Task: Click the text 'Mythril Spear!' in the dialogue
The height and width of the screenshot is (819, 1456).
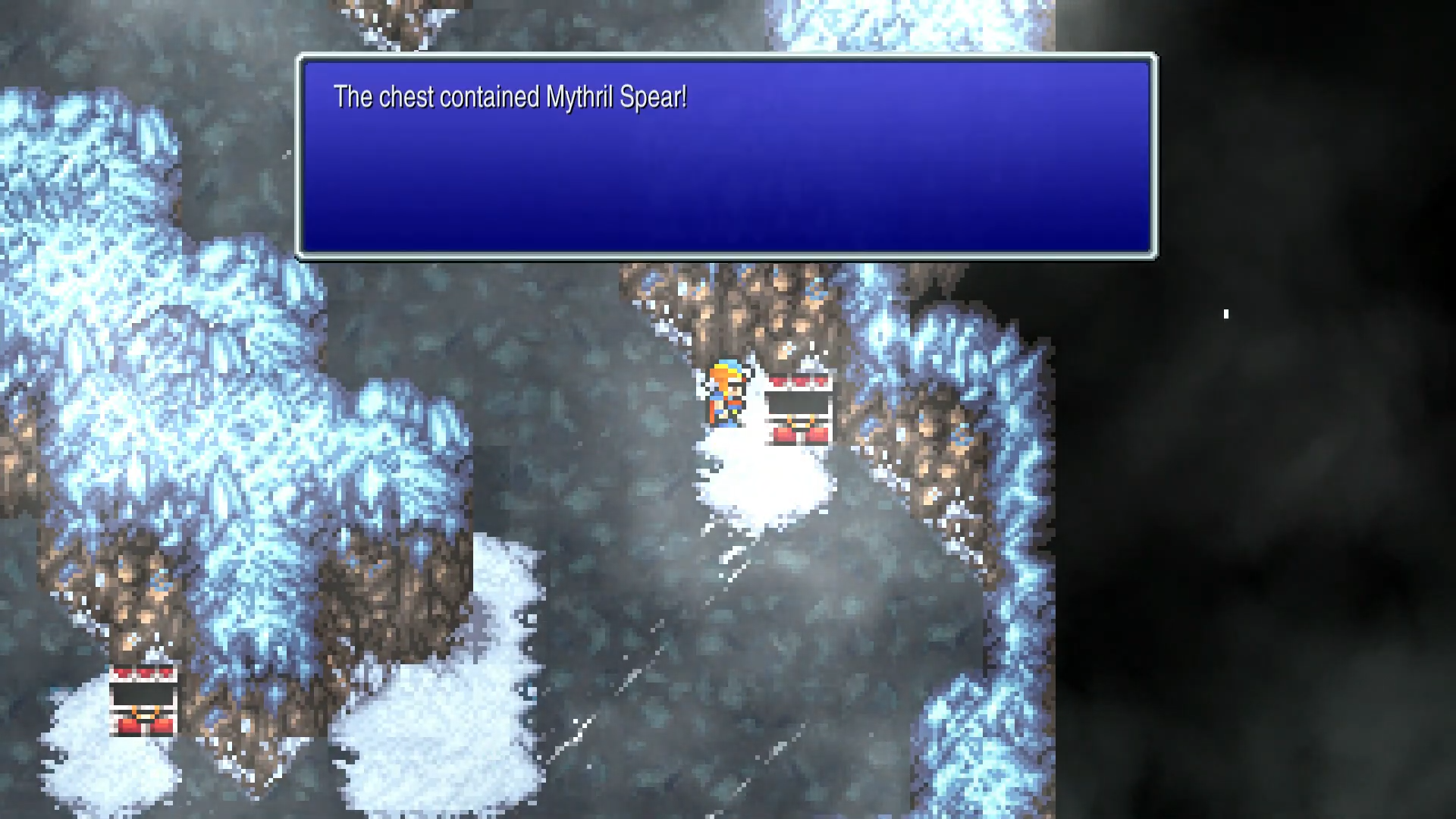Action: point(616,97)
